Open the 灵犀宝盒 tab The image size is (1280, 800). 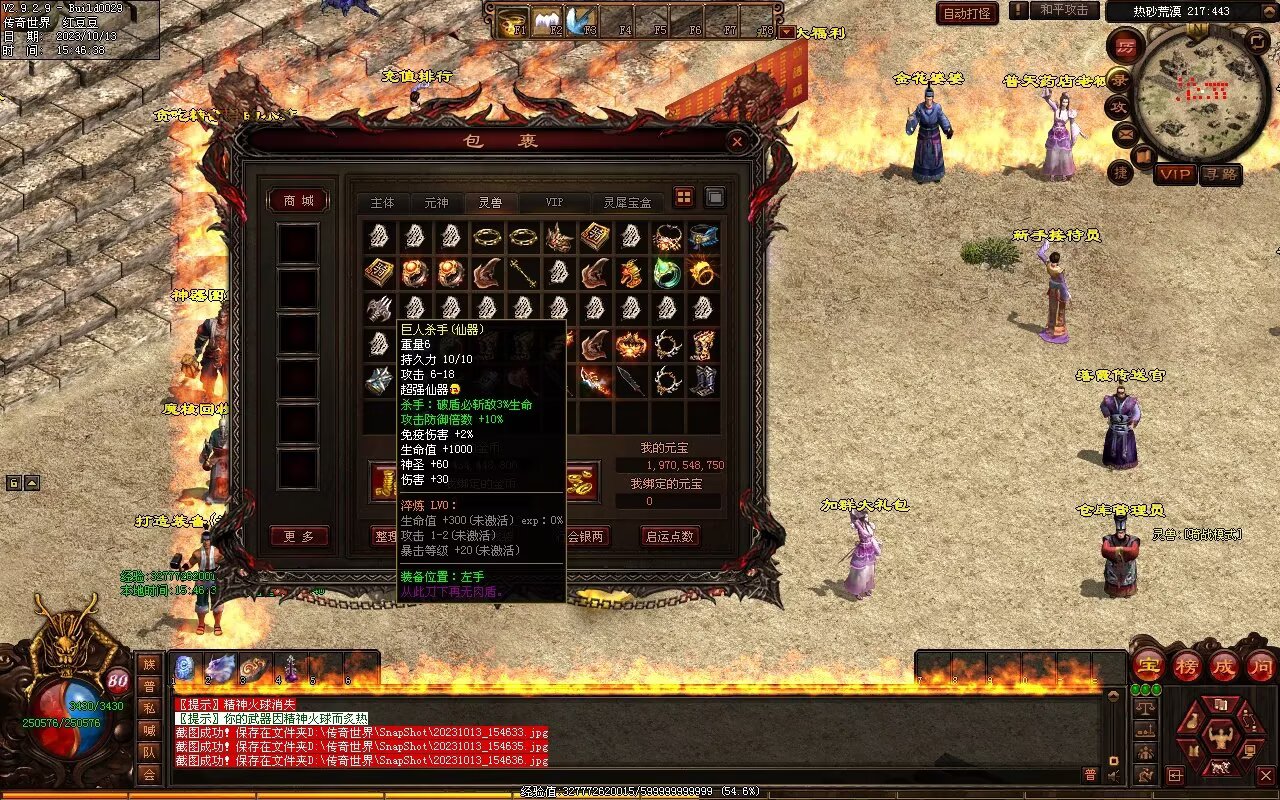[x=627, y=203]
